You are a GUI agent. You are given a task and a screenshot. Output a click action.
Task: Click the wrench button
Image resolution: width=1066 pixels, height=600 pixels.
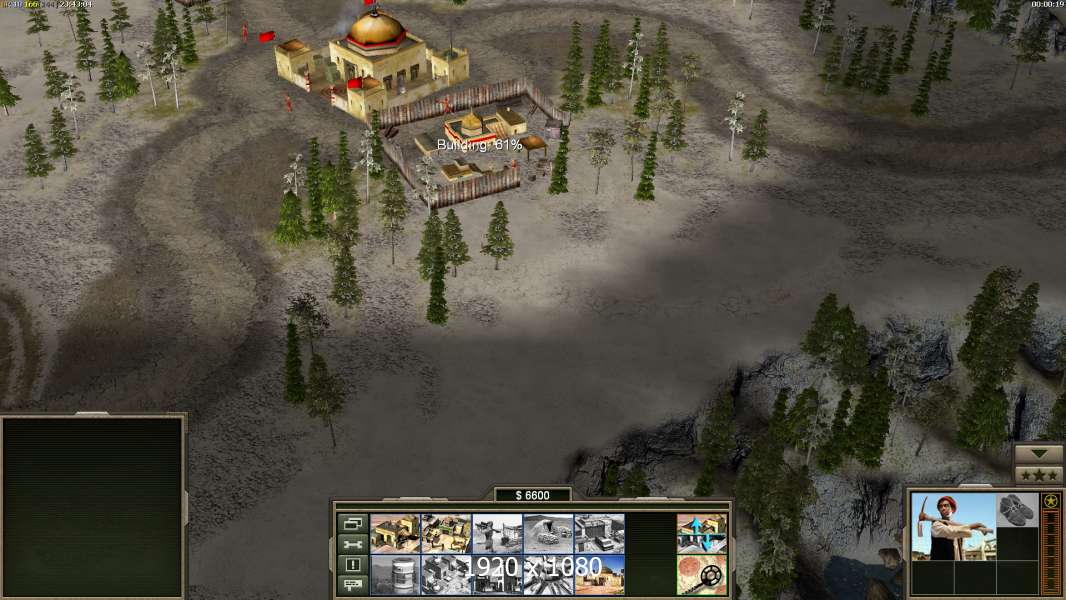pyautogui.click(x=351, y=544)
